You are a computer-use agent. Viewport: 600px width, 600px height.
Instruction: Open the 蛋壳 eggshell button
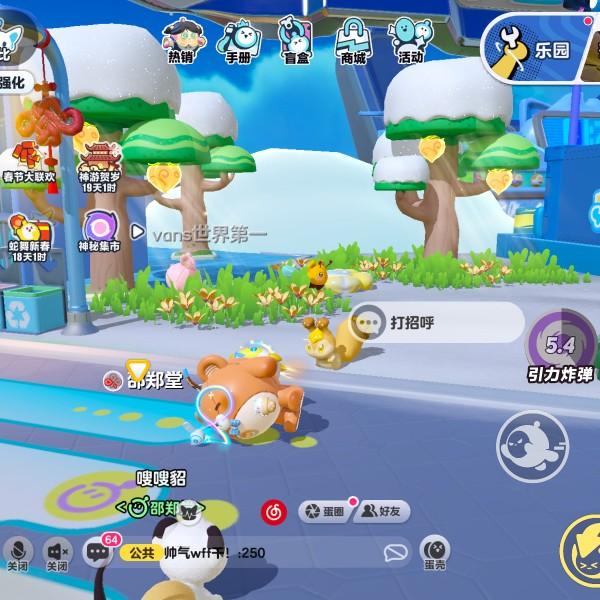tap(434, 552)
